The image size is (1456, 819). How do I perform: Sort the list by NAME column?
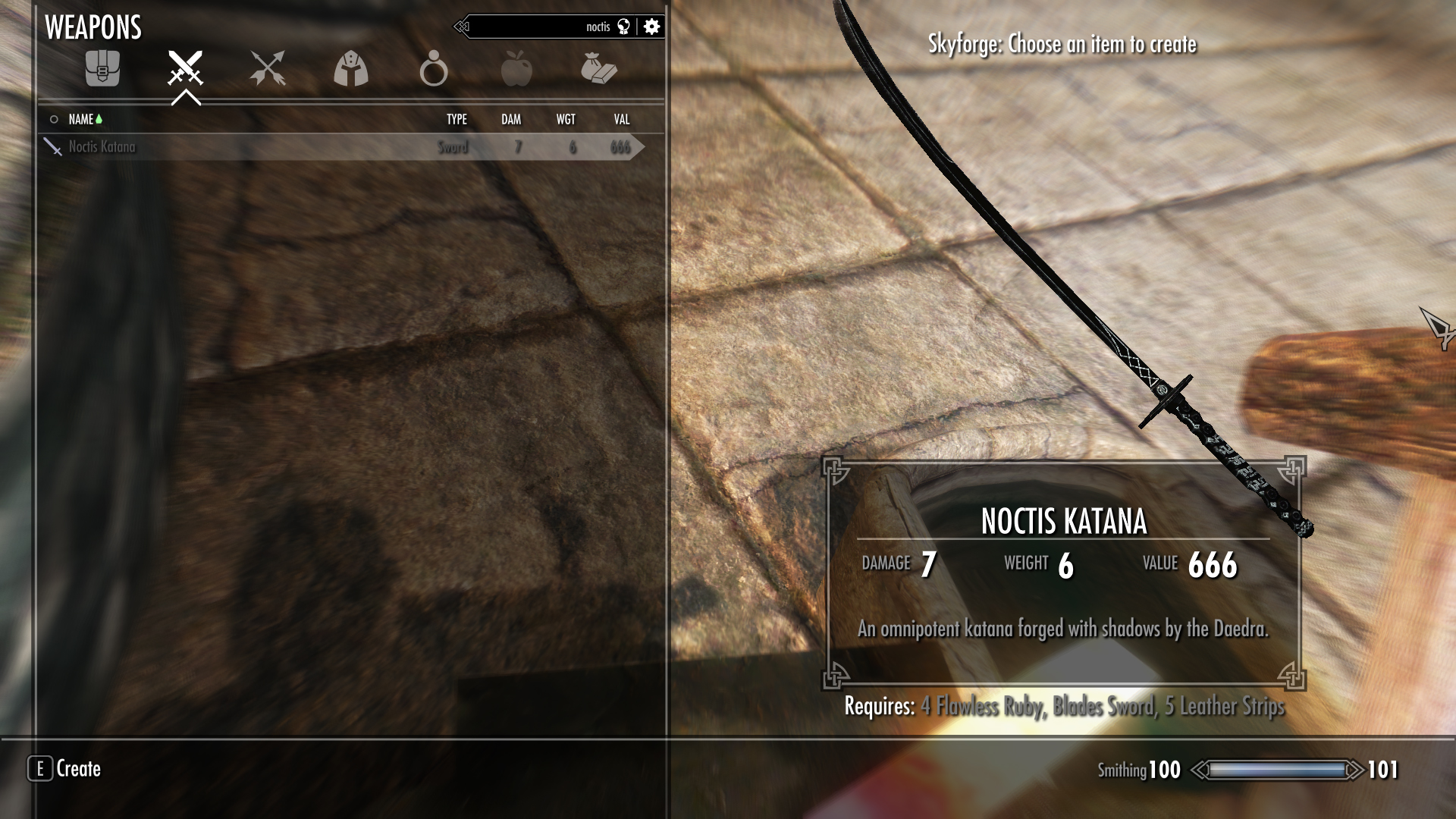(x=81, y=119)
